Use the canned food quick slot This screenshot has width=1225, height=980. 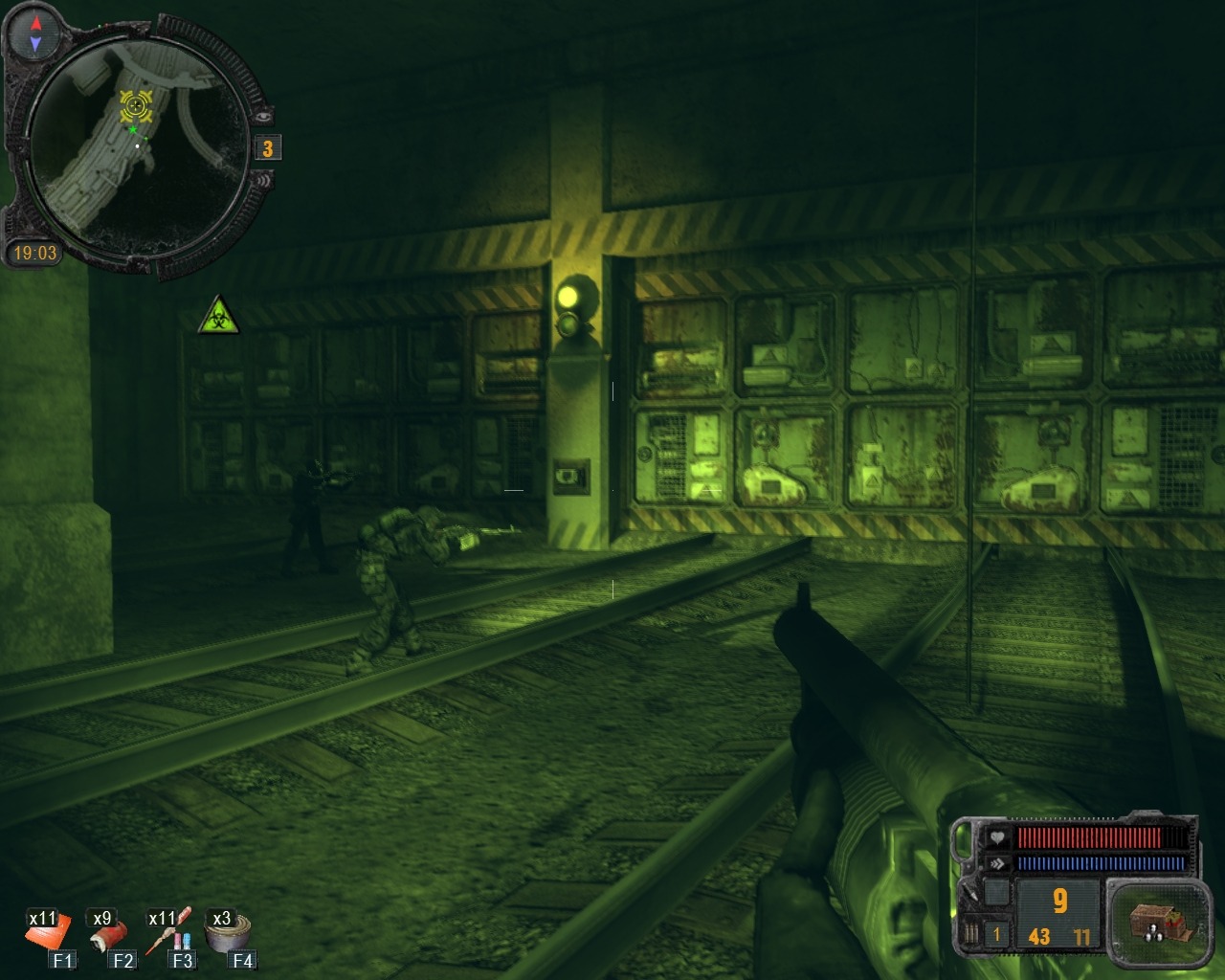(x=229, y=930)
